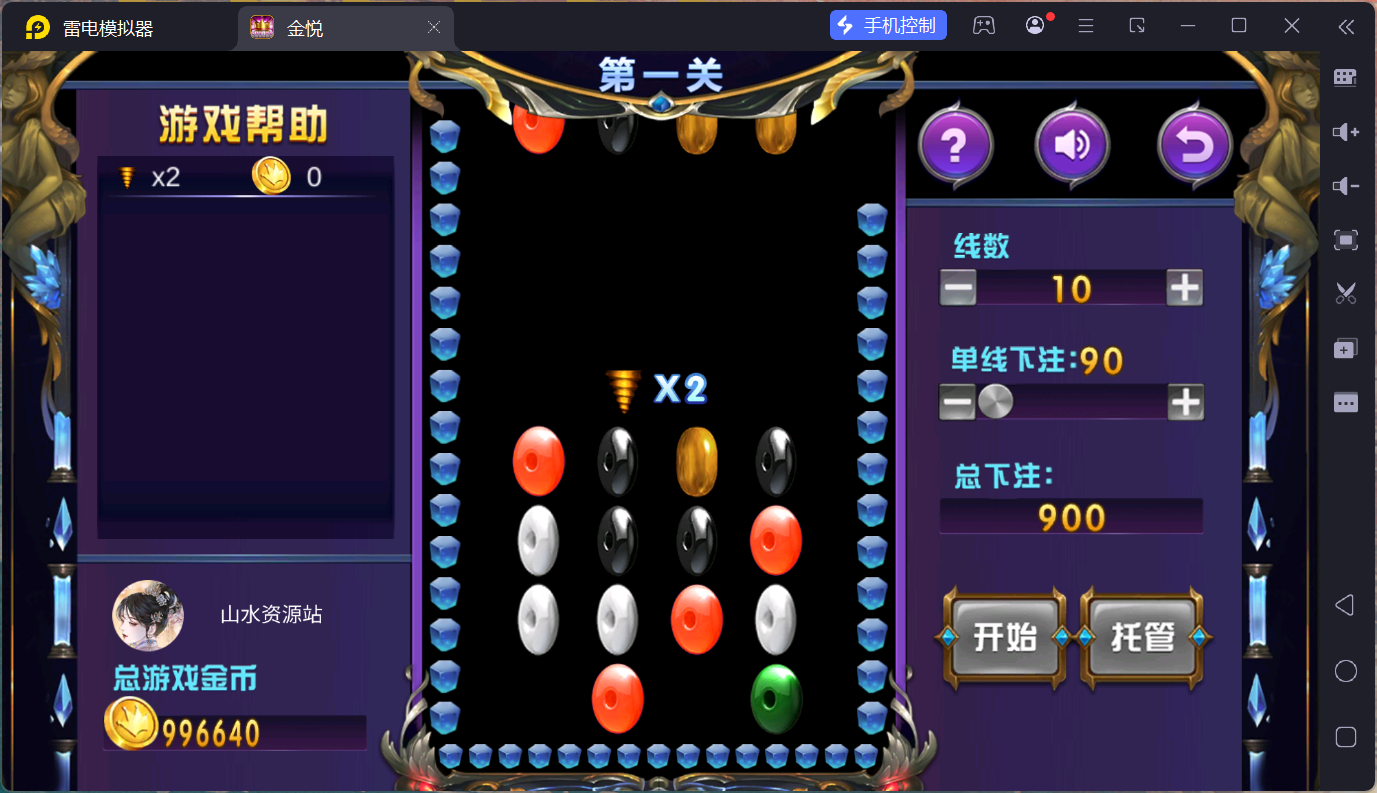Screen dimensions: 1377x793
Task: Enable 托管 auto-play mode
Action: click(x=1144, y=637)
